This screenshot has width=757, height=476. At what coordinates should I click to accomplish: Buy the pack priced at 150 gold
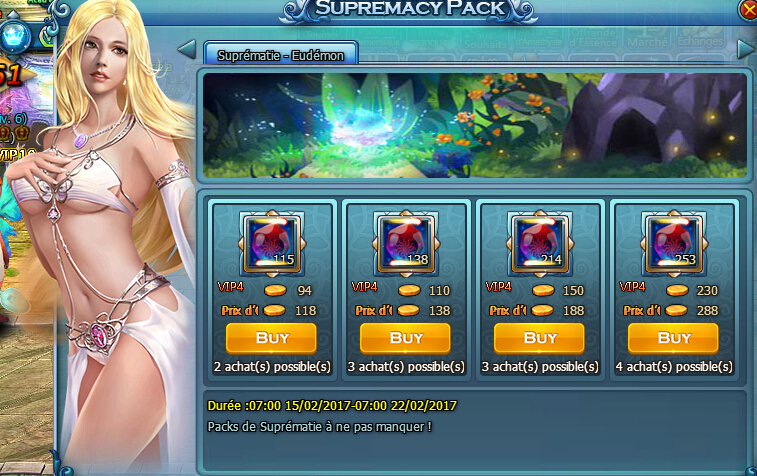[x=540, y=338]
